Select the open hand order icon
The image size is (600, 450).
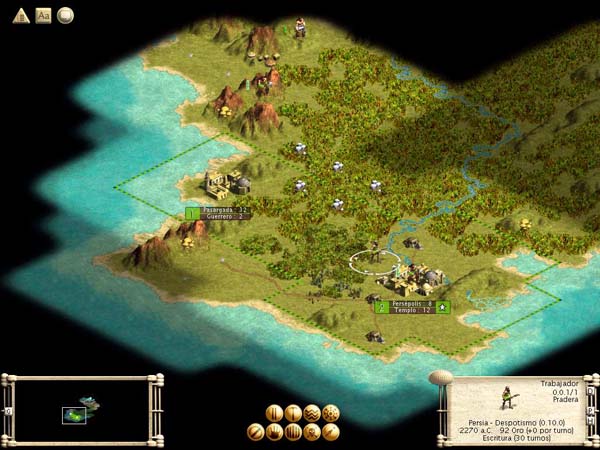pyautogui.click(x=274, y=432)
